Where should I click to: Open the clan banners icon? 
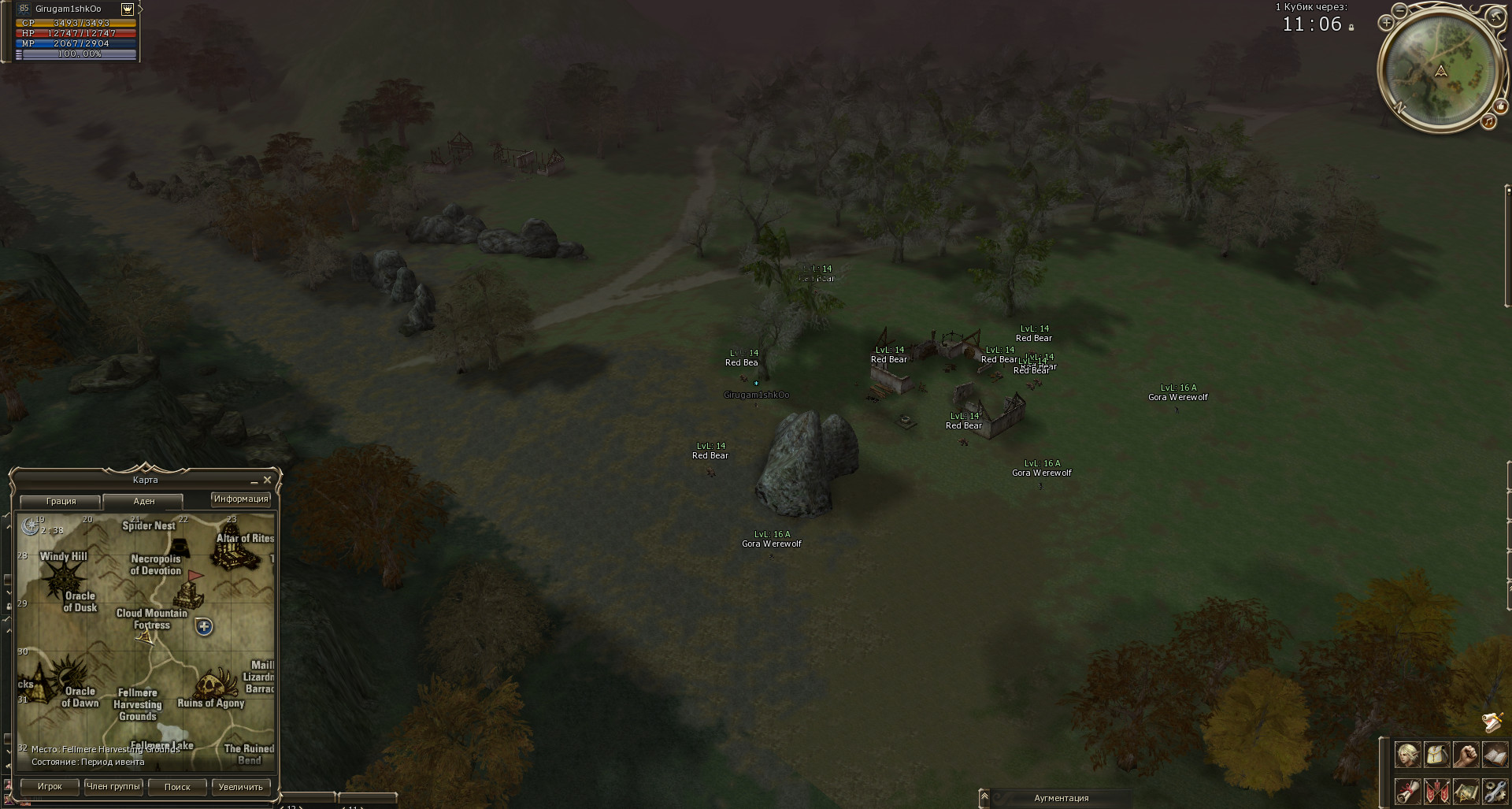click(x=1436, y=789)
